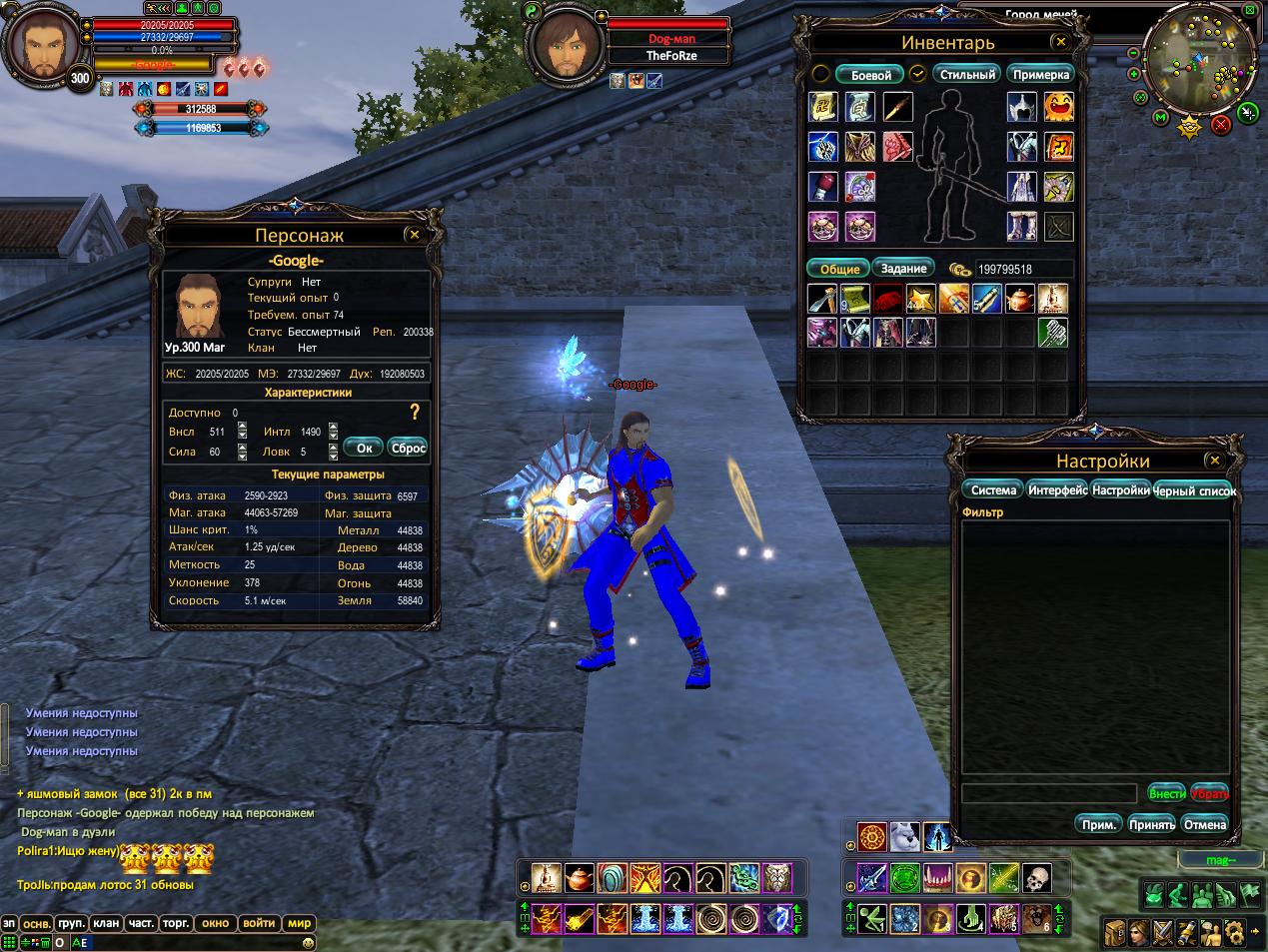This screenshot has height=952, width=1268.
Task: Open the chat emoji smiley picker
Action: [x=307, y=941]
